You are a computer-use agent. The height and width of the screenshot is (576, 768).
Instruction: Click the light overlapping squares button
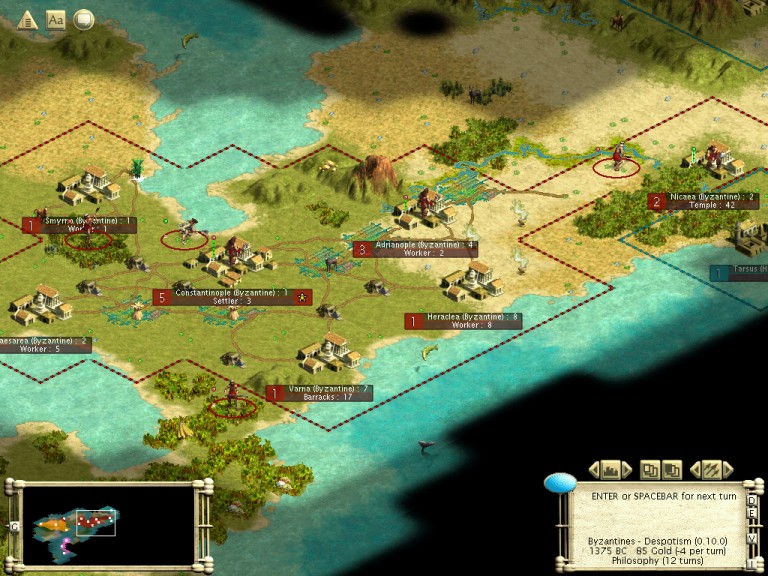coord(650,469)
